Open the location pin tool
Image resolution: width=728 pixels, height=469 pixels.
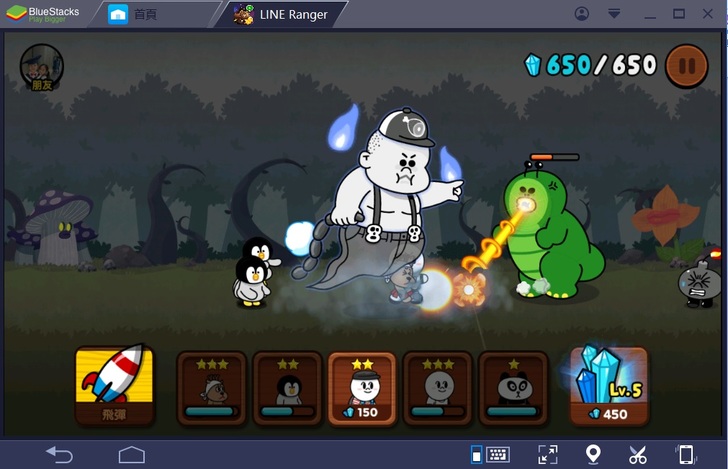point(593,455)
